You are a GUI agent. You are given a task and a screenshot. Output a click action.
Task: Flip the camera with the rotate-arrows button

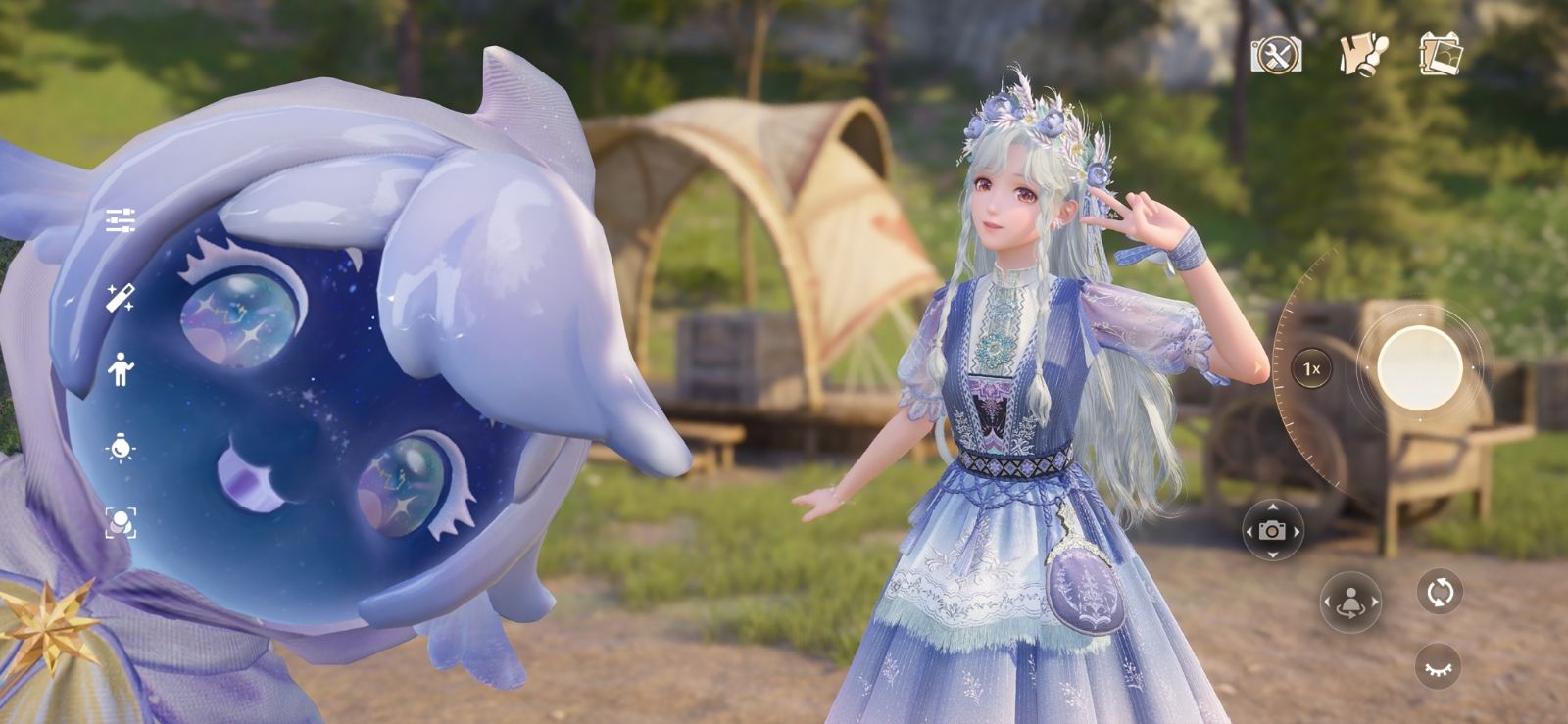tap(1440, 593)
